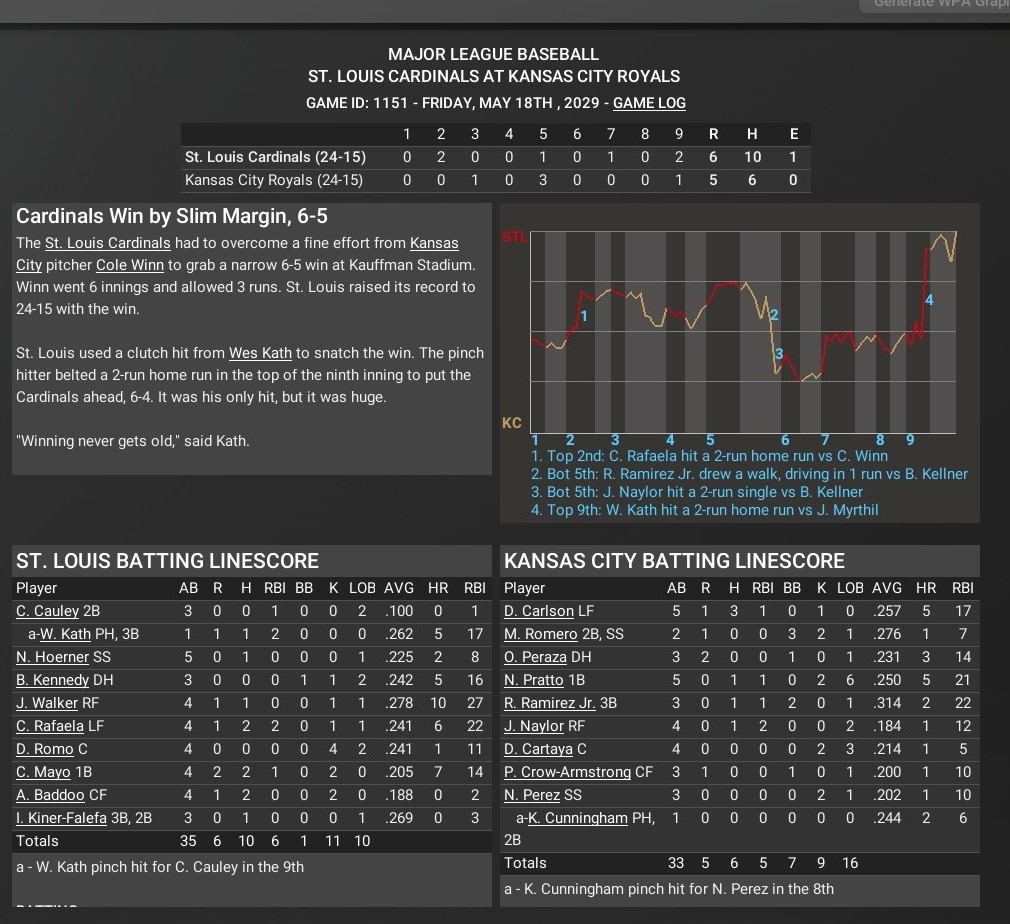Image resolution: width=1010 pixels, height=924 pixels.
Task: View D. Cartaya's player page
Action: (537, 749)
